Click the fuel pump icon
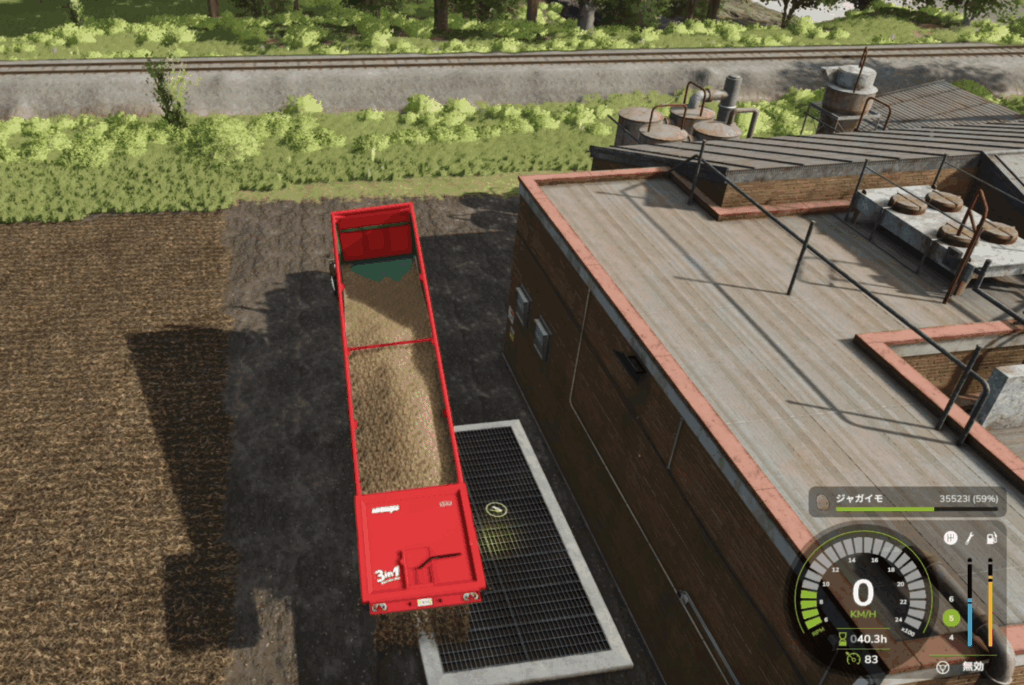This screenshot has height=685, width=1024. click(x=990, y=538)
